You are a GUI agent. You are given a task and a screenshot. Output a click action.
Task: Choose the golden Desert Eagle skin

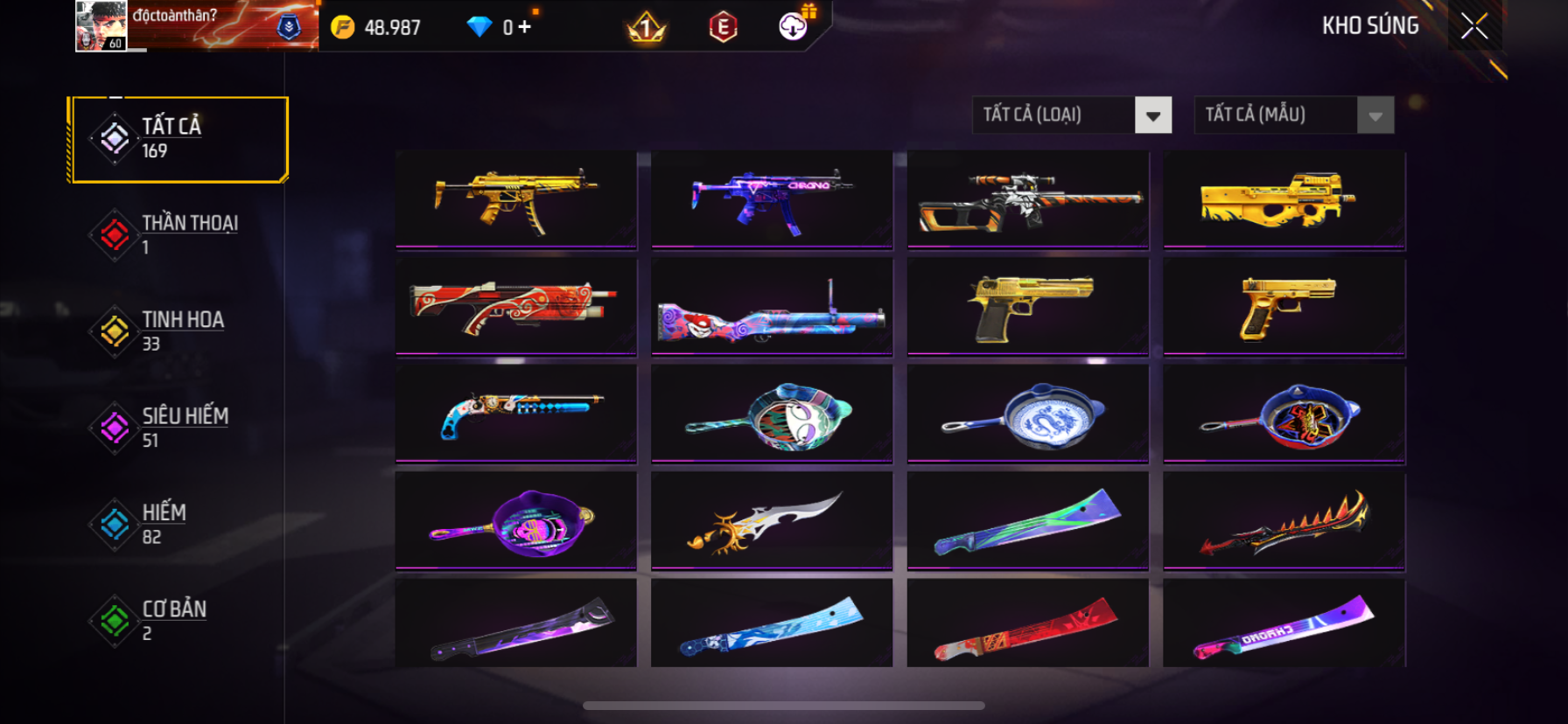pyautogui.click(x=1028, y=307)
